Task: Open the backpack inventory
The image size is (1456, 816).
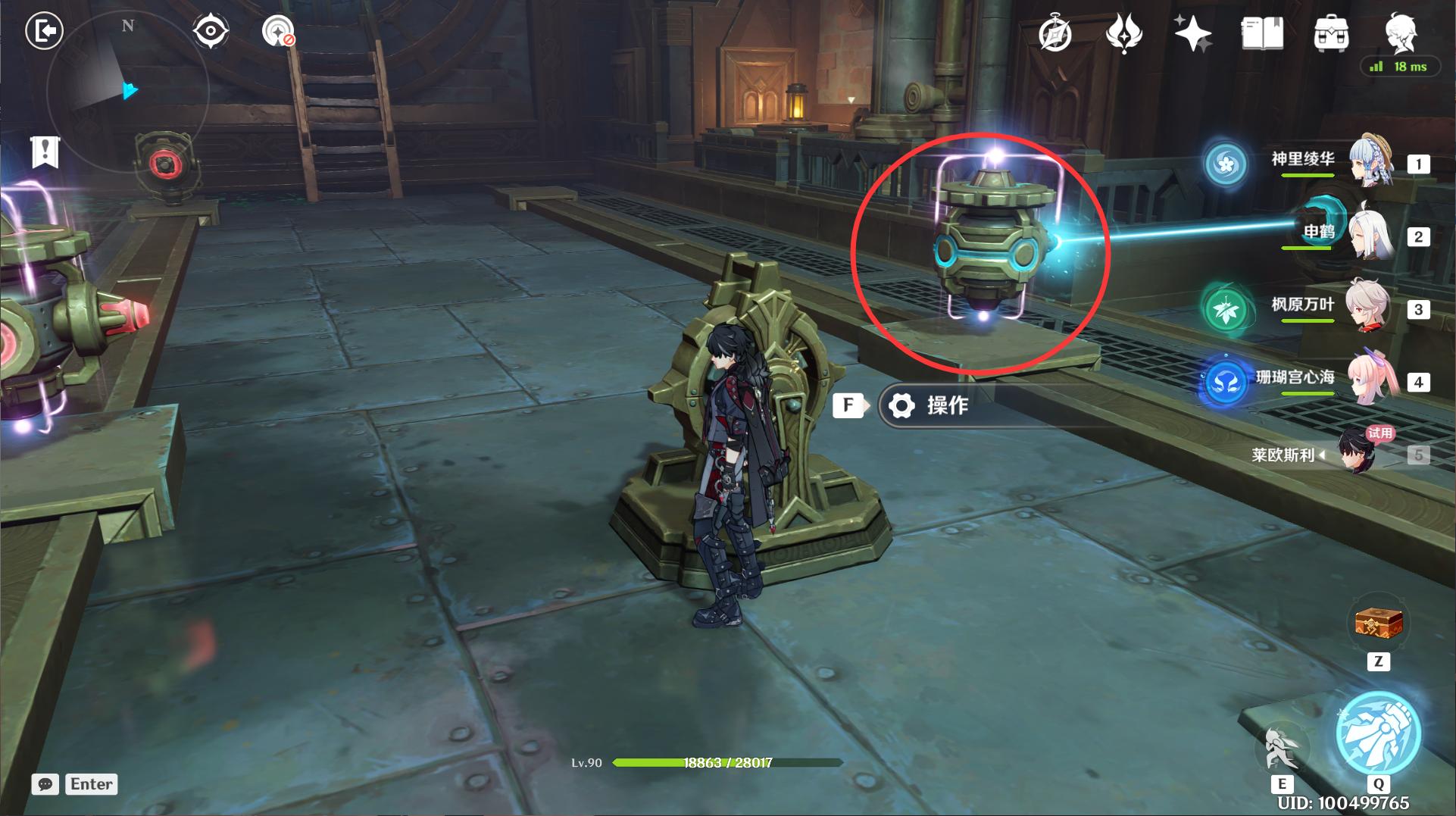Action: point(1331,34)
